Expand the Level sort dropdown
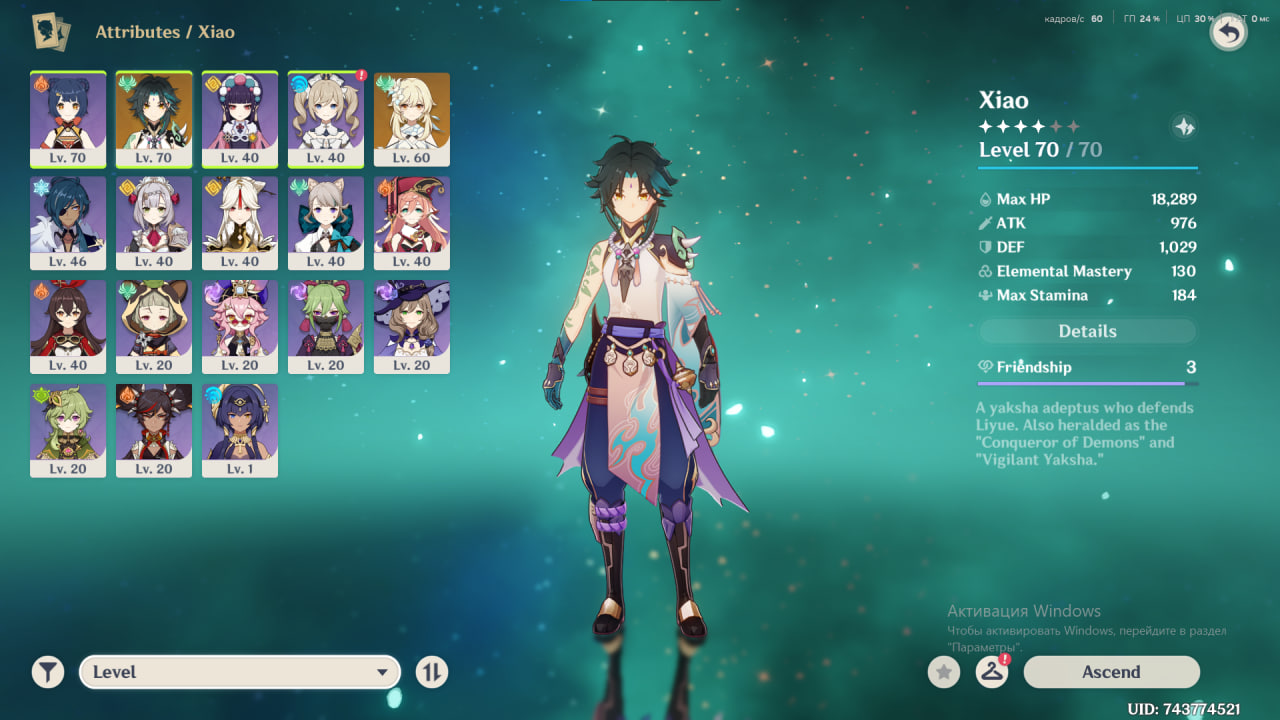This screenshot has height=720, width=1280. coord(240,672)
